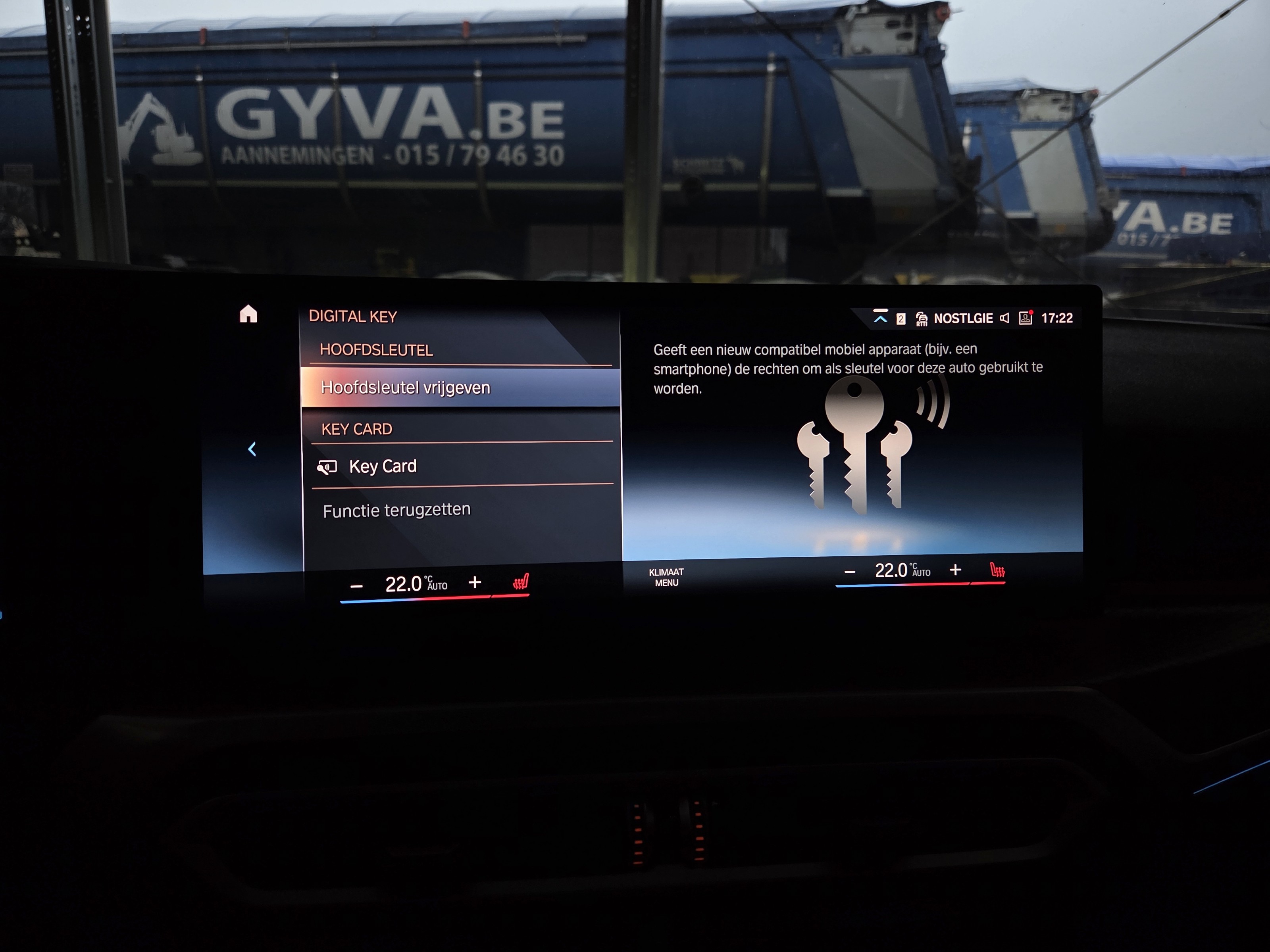
Task: Lower temperature under the Digital Key menu
Action: (x=356, y=586)
